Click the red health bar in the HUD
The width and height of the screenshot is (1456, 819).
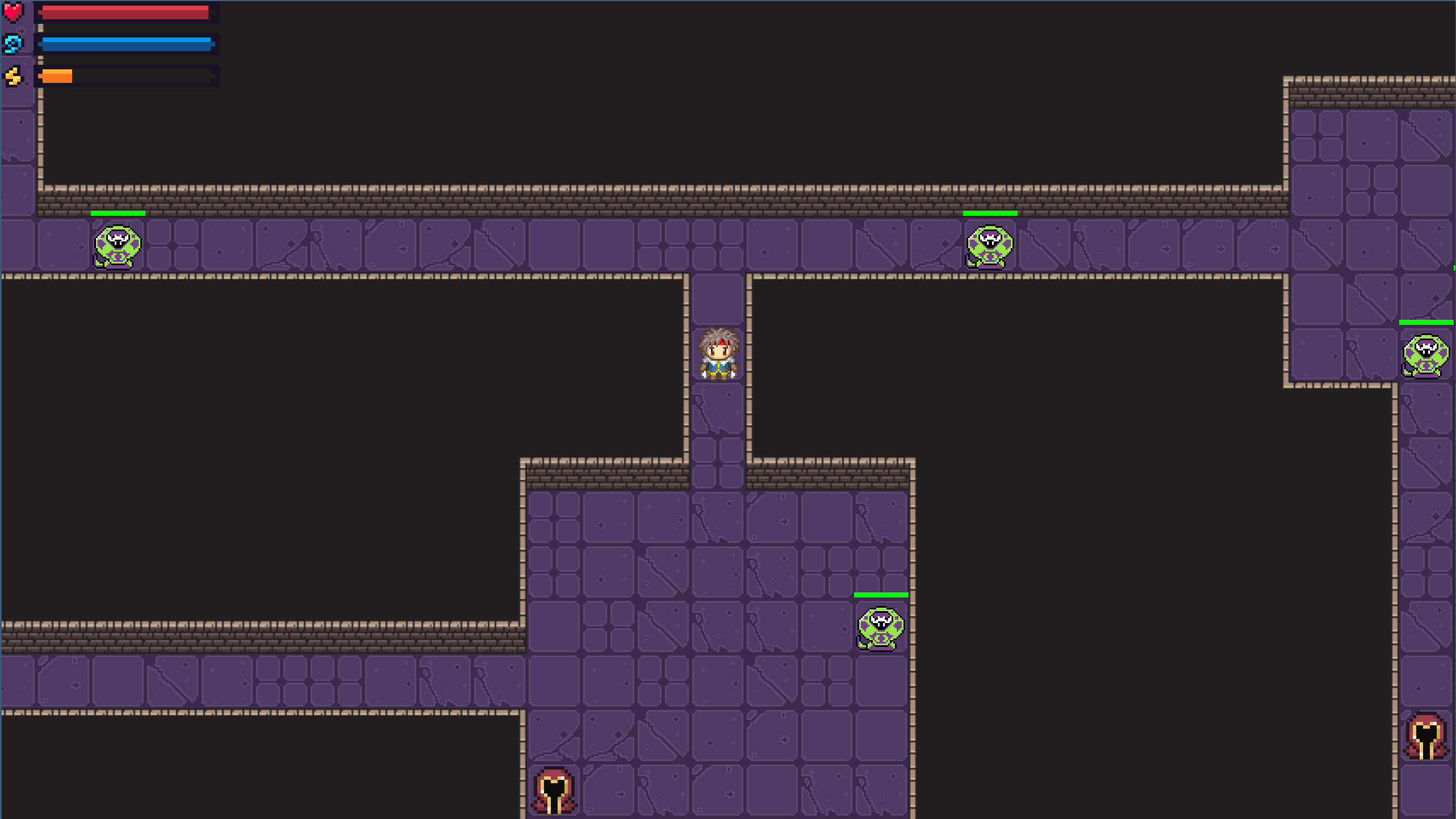click(125, 11)
